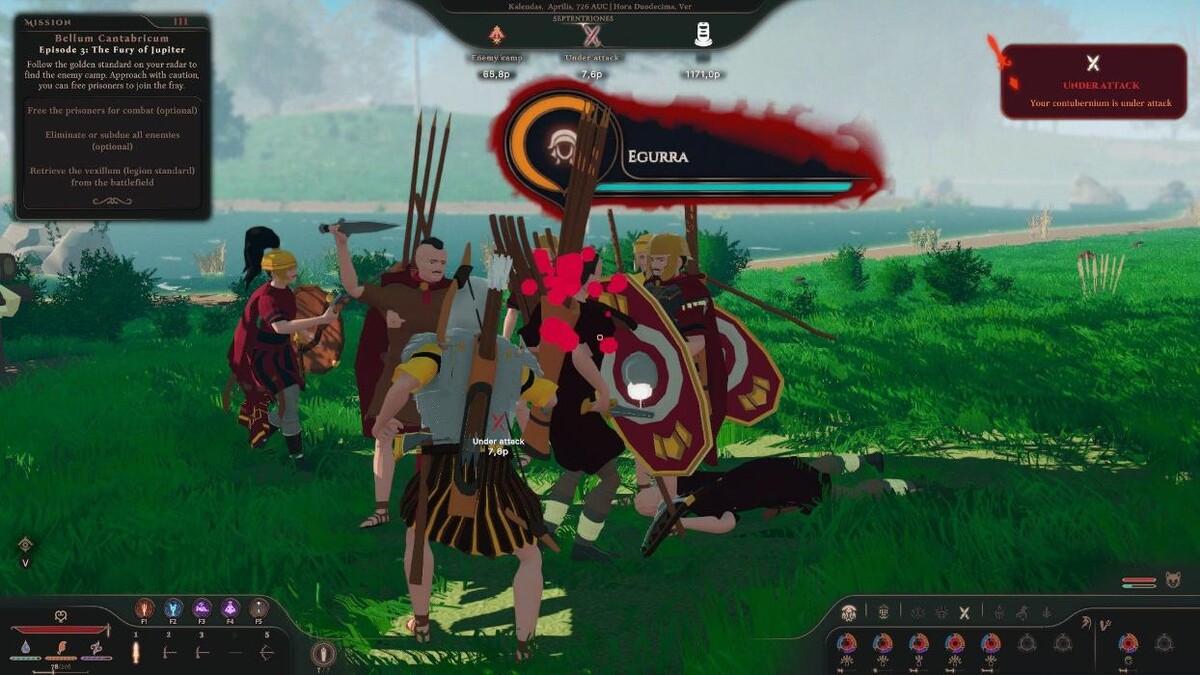Activate the F1 orange ability icon
Viewport: 1200px width, 675px height.
pos(145,608)
